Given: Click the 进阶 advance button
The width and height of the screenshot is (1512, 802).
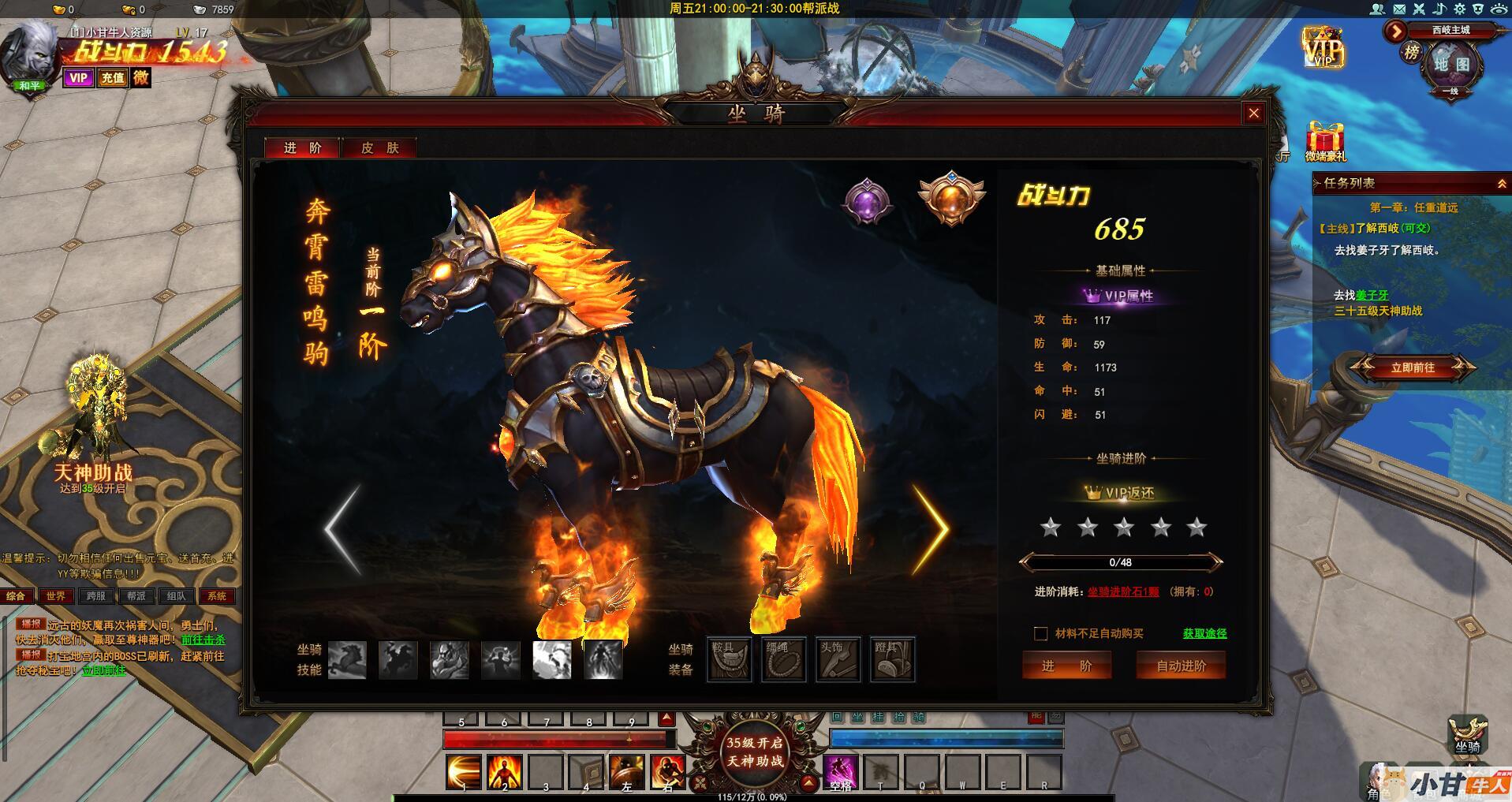Looking at the screenshot, I should [x=1066, y=666].
